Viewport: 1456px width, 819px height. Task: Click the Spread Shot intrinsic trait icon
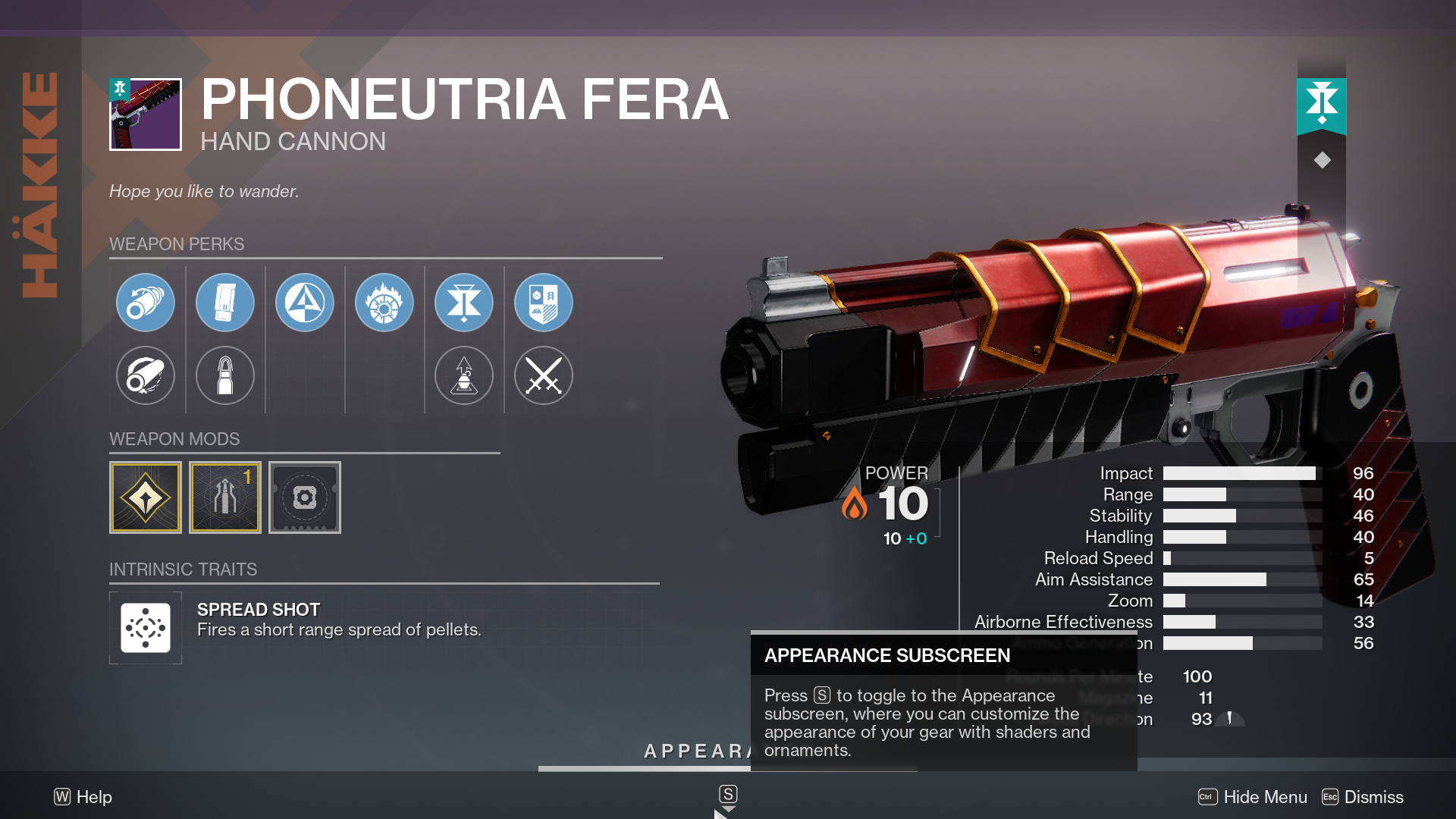coord(146,627)
